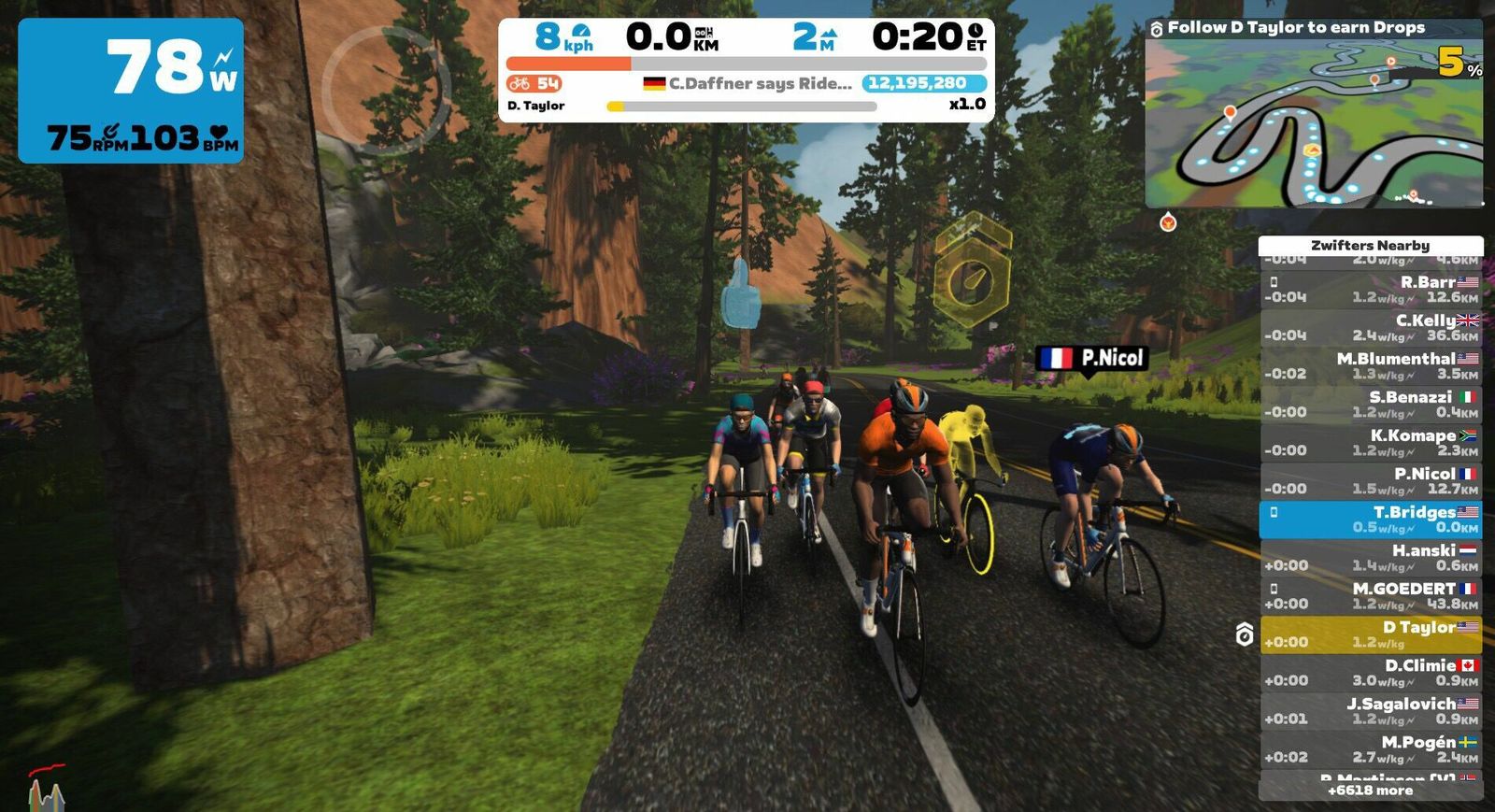Choose the D Taylor pace partner row
Image resolution: width=1495 pixels, height=812 pixels.
click(1371, 634)
